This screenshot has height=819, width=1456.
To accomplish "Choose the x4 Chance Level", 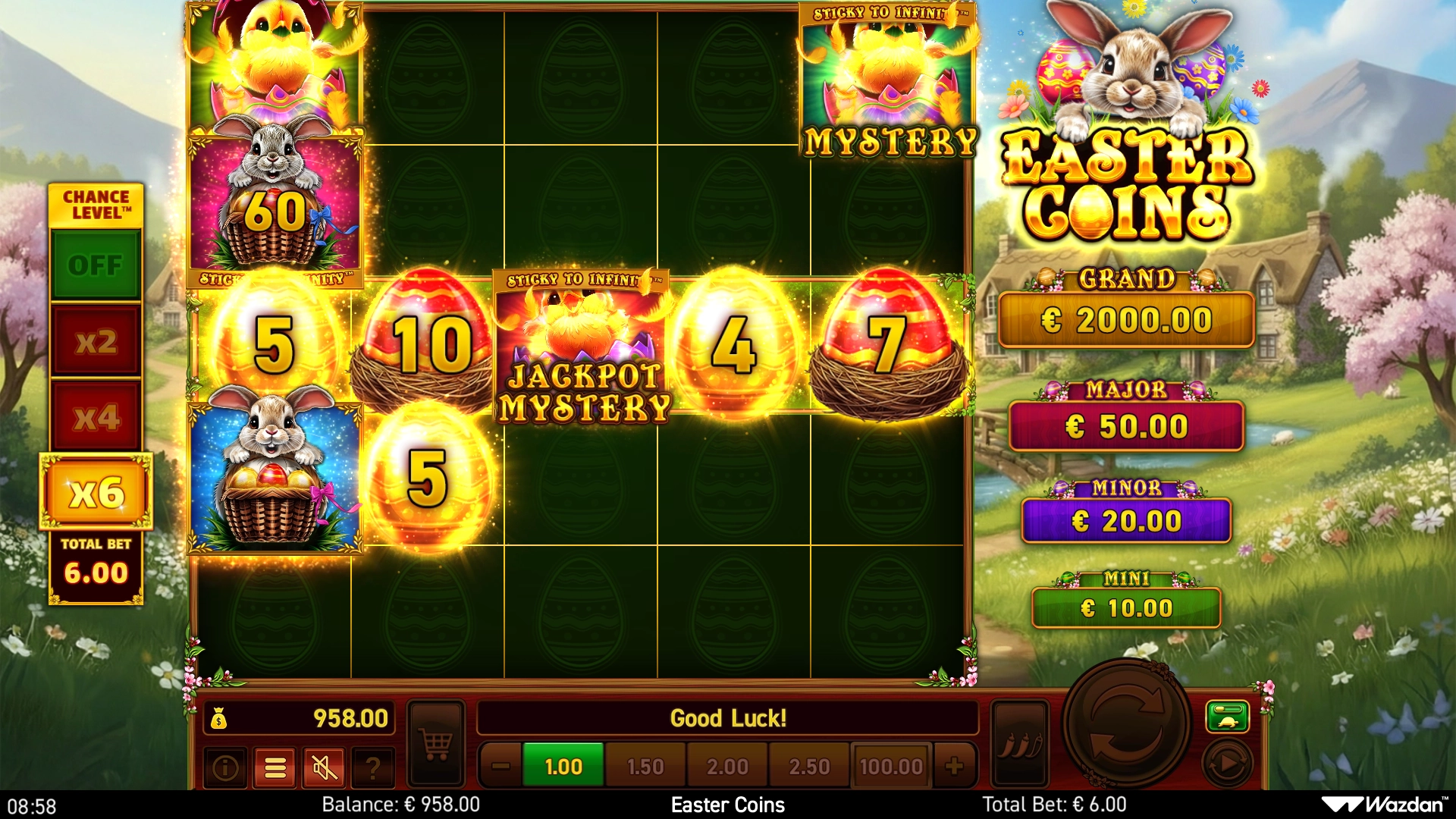I will pos(96,417).
